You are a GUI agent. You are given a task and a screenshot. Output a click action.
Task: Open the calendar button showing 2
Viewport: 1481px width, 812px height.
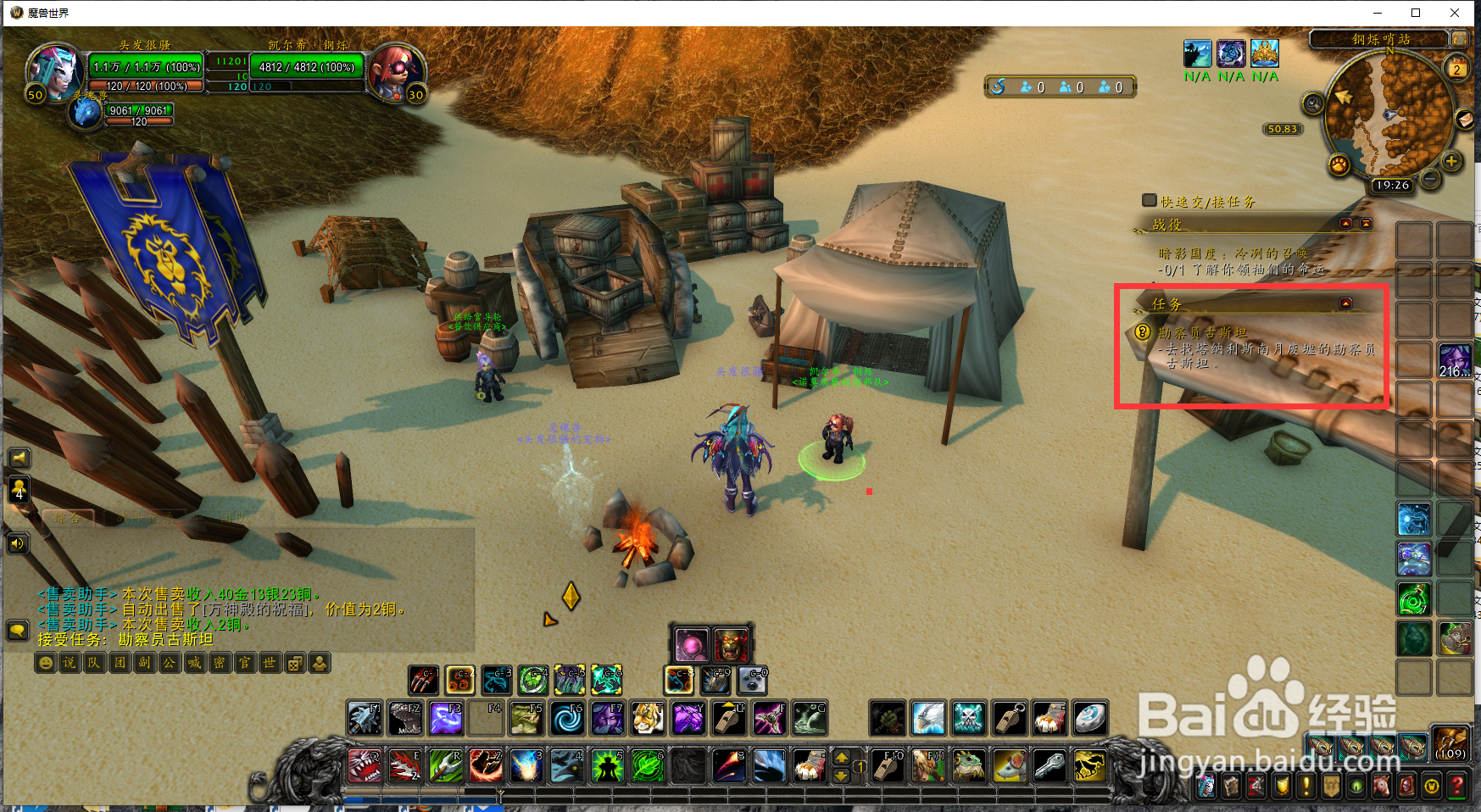1456,70
